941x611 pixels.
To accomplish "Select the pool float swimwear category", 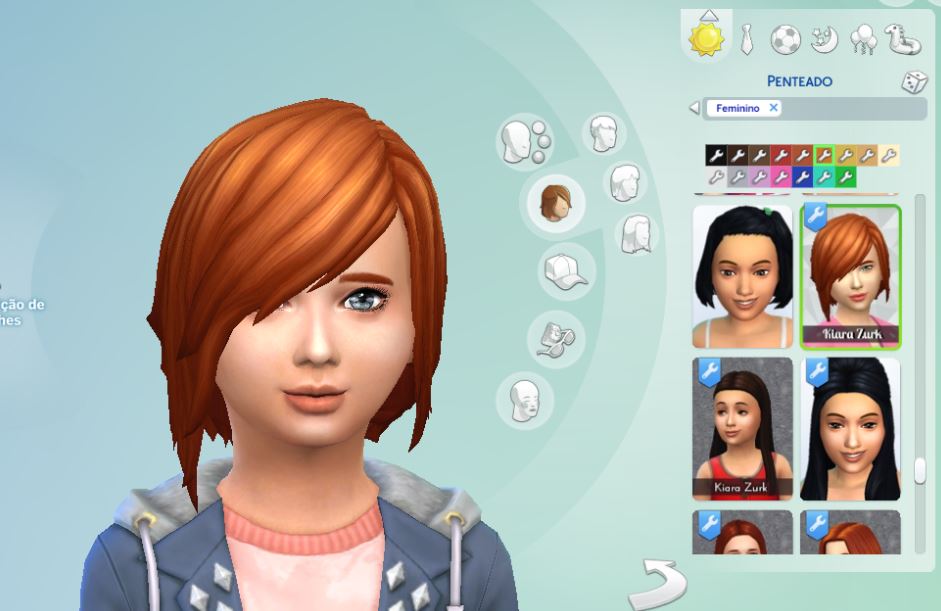I will [902, 40].
